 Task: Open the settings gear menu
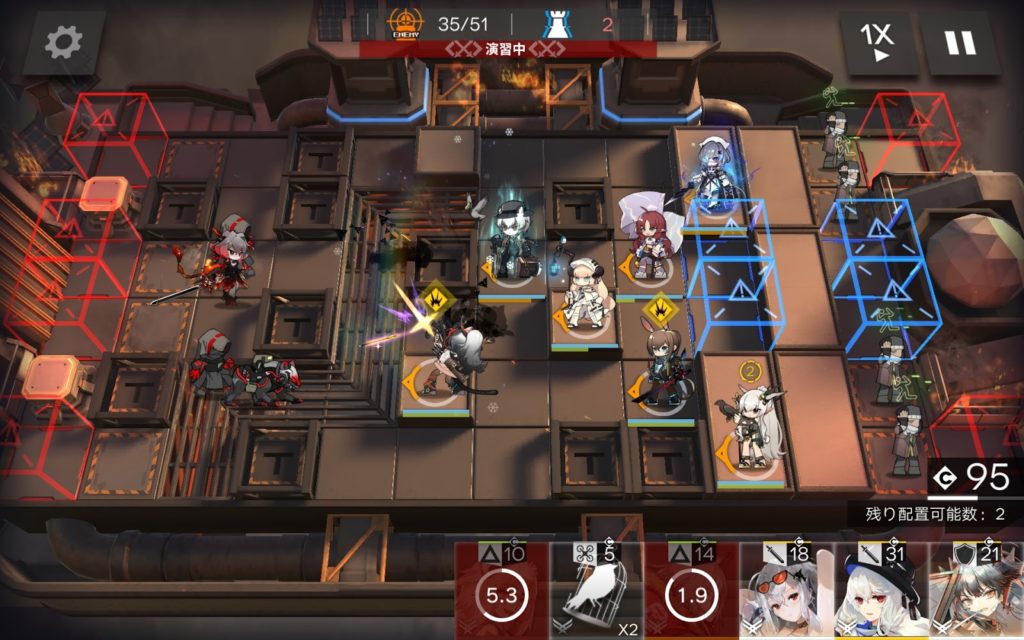[x=64, y=43]
